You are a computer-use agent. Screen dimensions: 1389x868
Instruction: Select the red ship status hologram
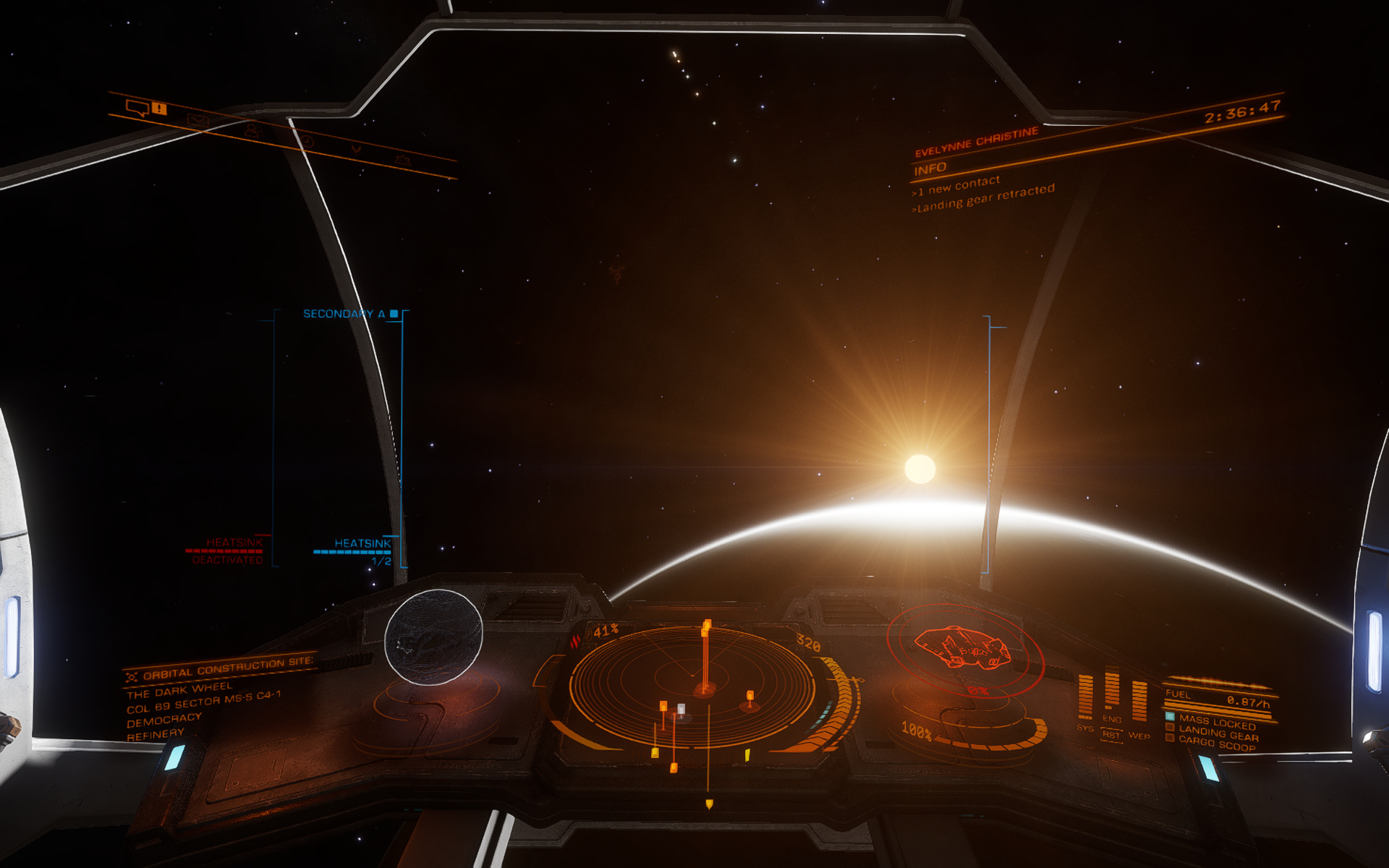(x=963, y=647)
